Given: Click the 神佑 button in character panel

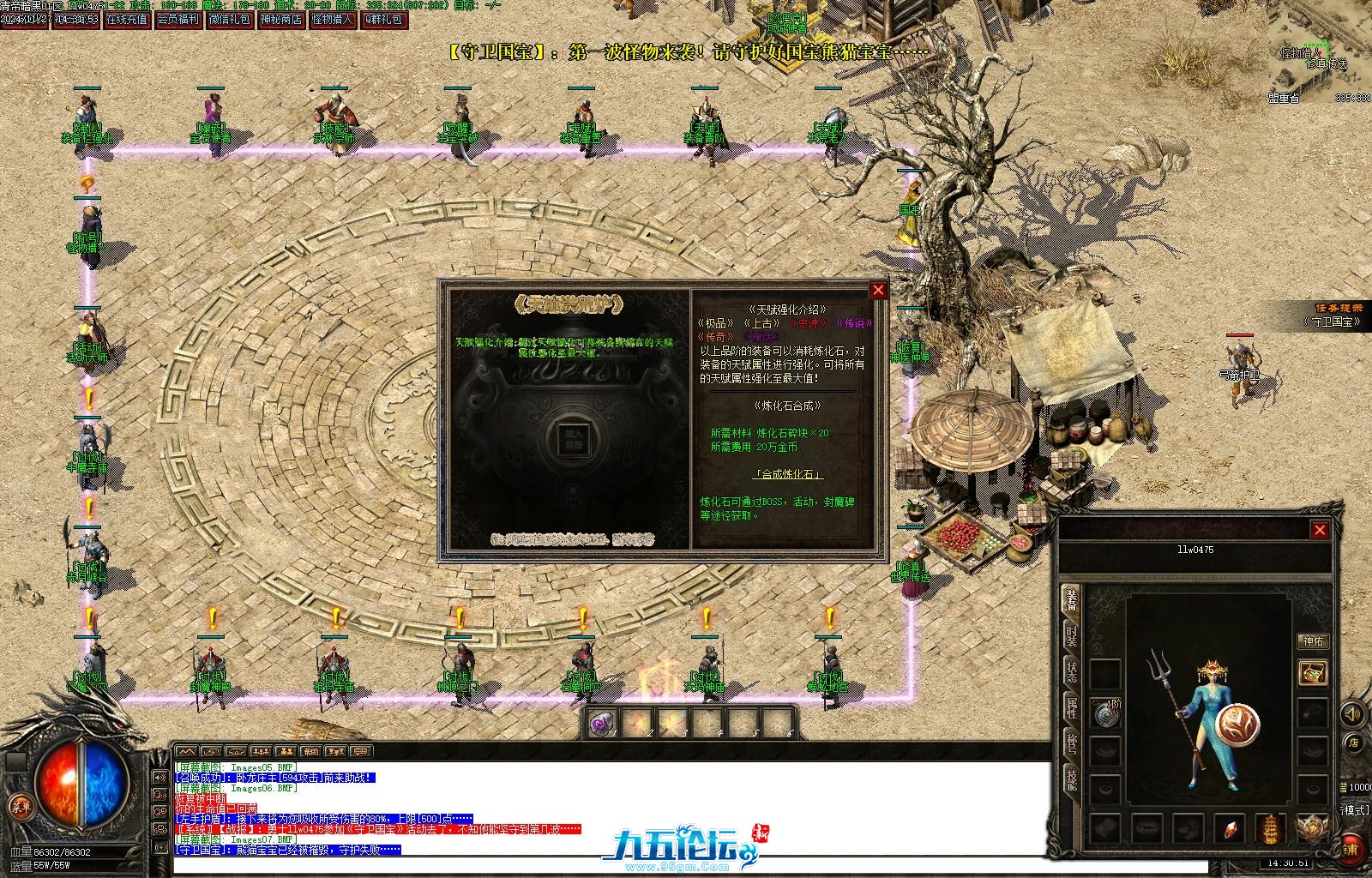Looking at the screenshot, I should coord(1313,641).
